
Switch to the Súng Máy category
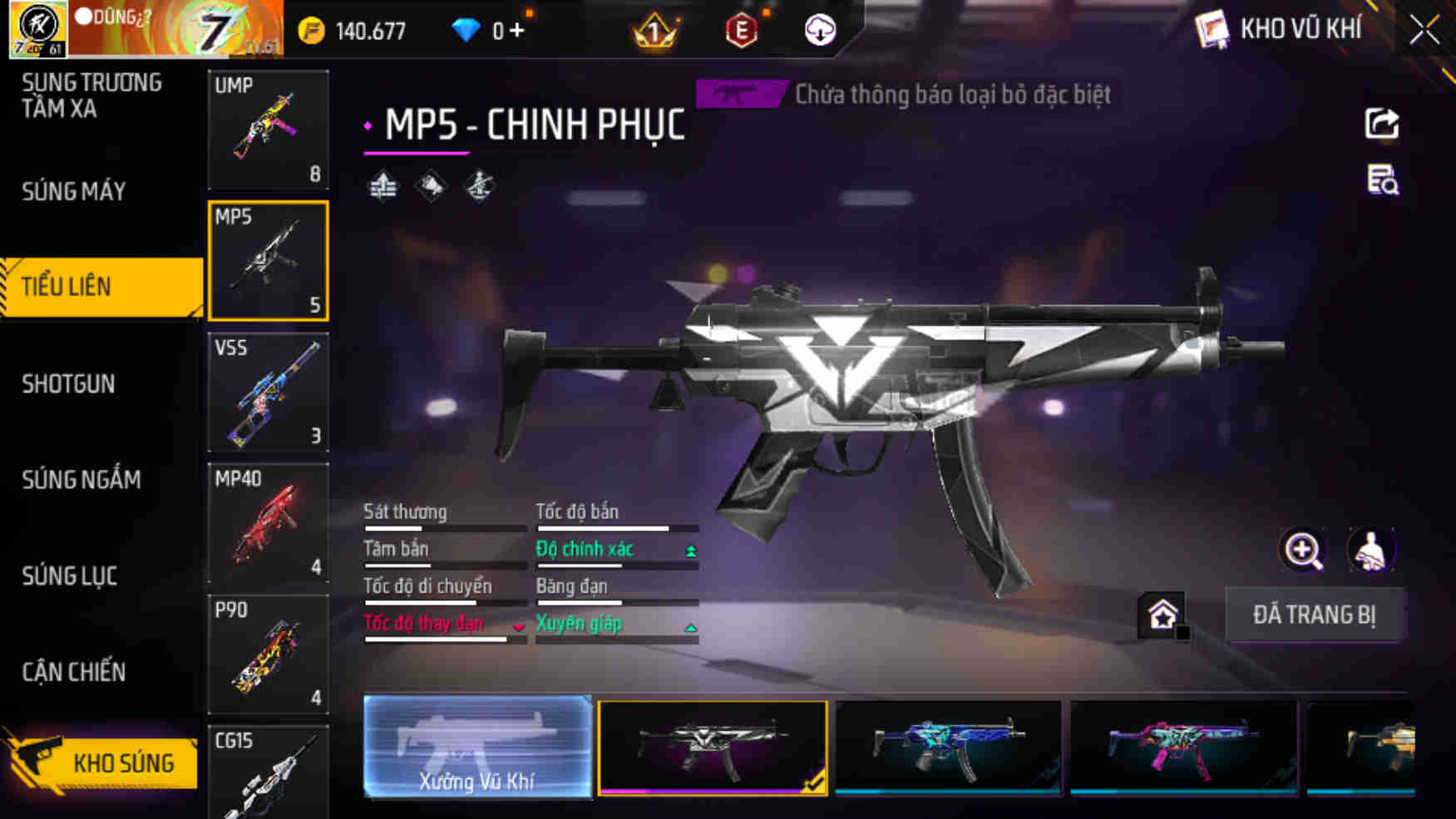(74, 191)
